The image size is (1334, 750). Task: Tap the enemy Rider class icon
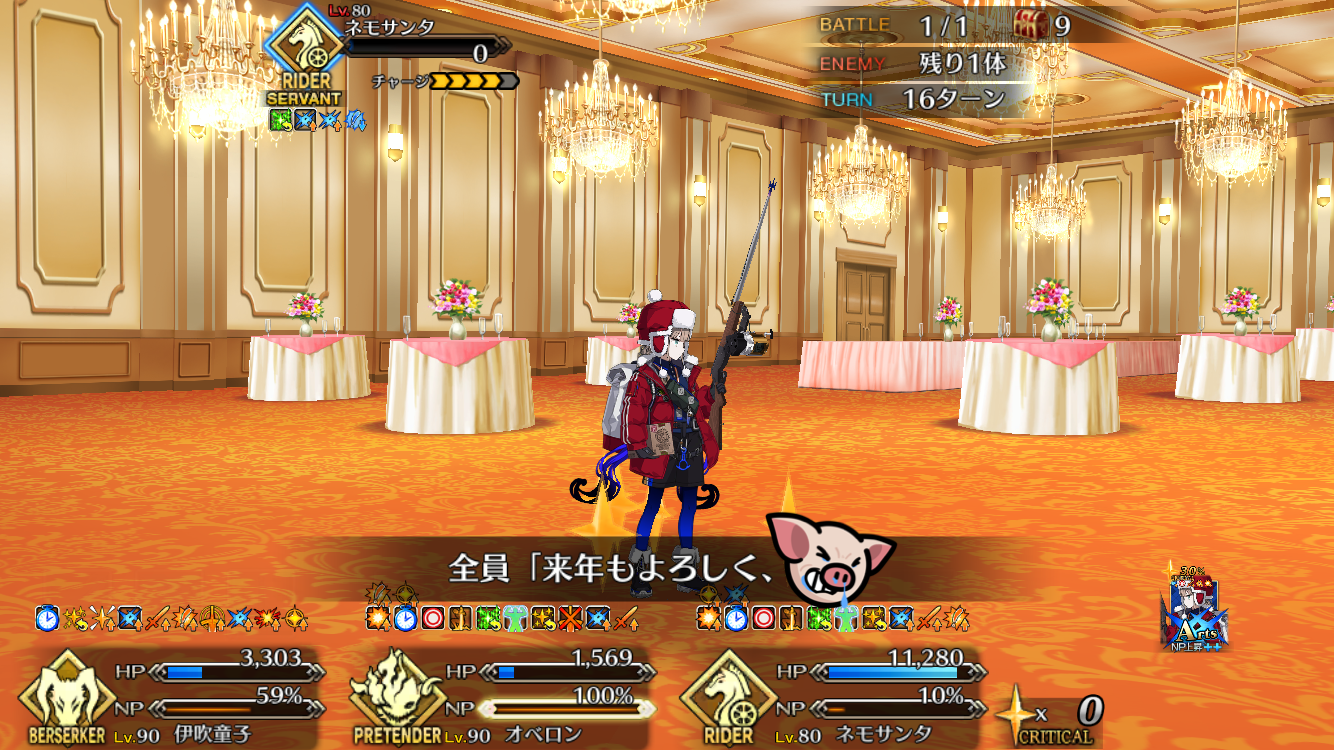pyautogui.click(x=304, y=52)
